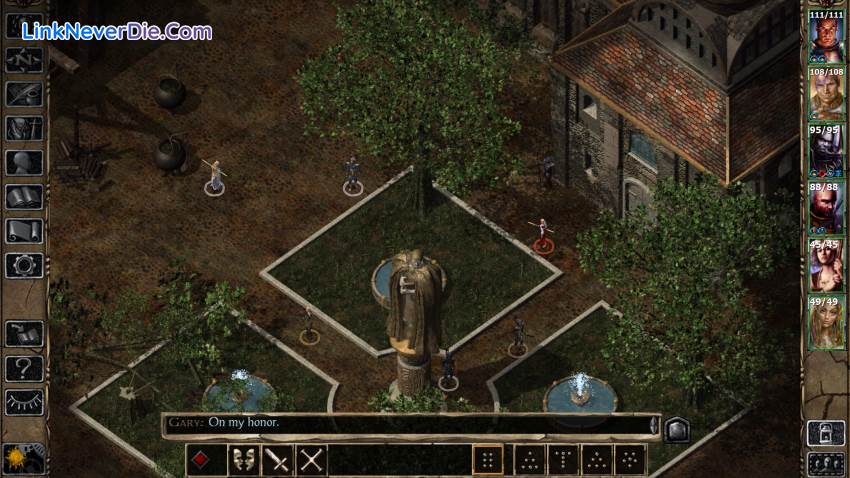The height and width of the screenshot is (478, 850).
Task: Open the character record silhouette button
Action: click(23, 162)
